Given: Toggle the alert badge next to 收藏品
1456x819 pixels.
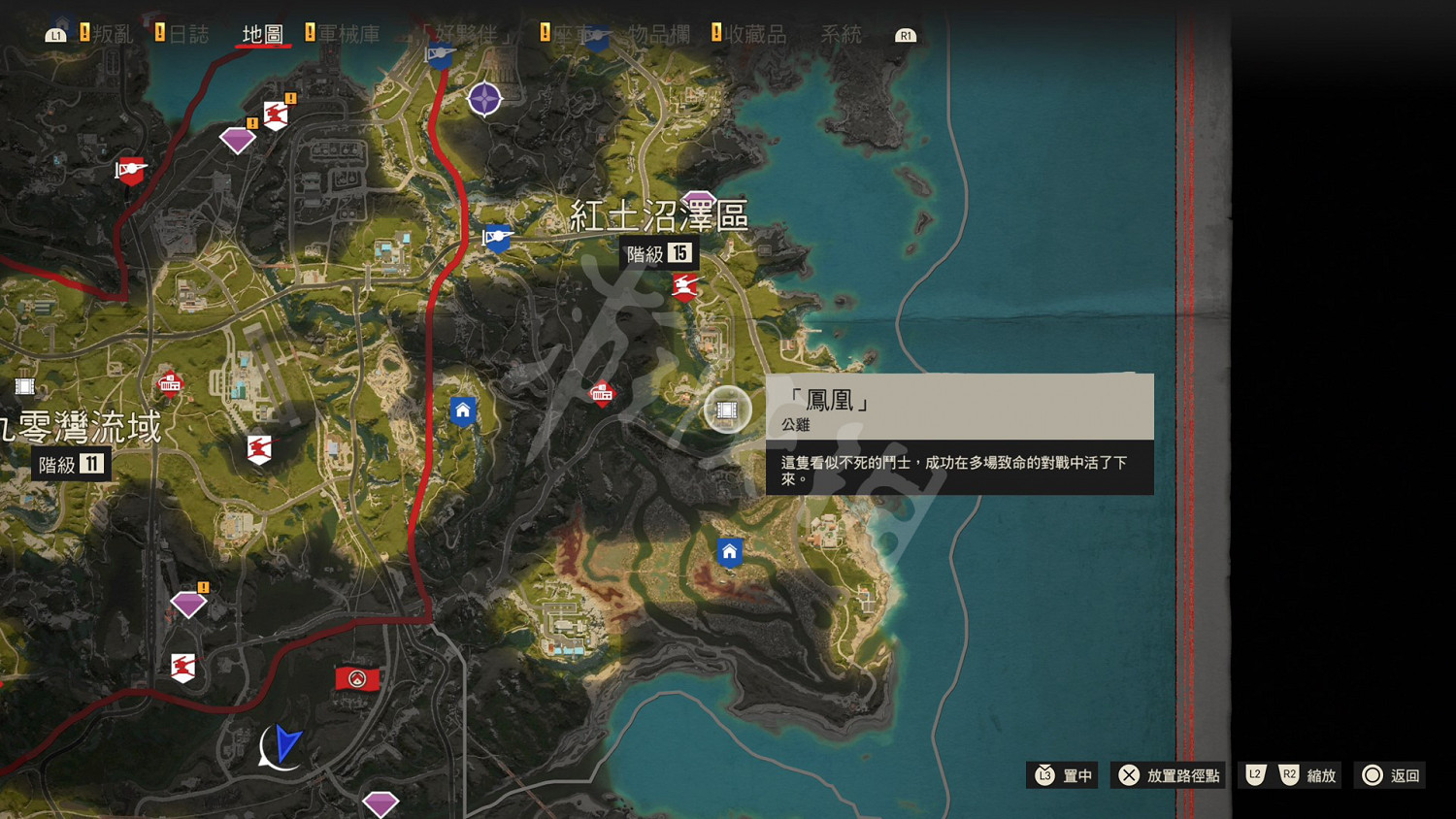Looking at the screenshot, I should [718, 32].
